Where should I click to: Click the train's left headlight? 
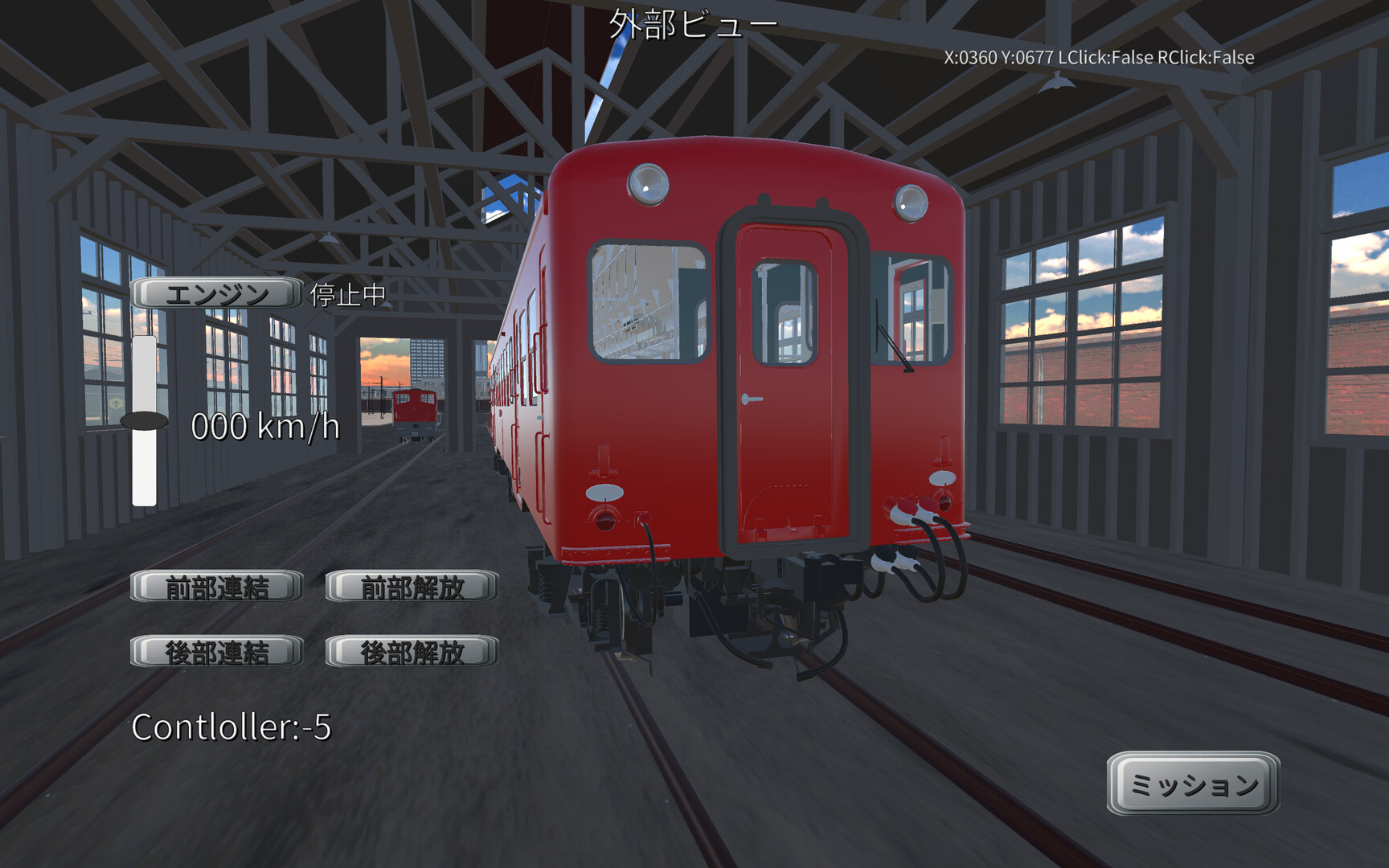coord(648,185)
